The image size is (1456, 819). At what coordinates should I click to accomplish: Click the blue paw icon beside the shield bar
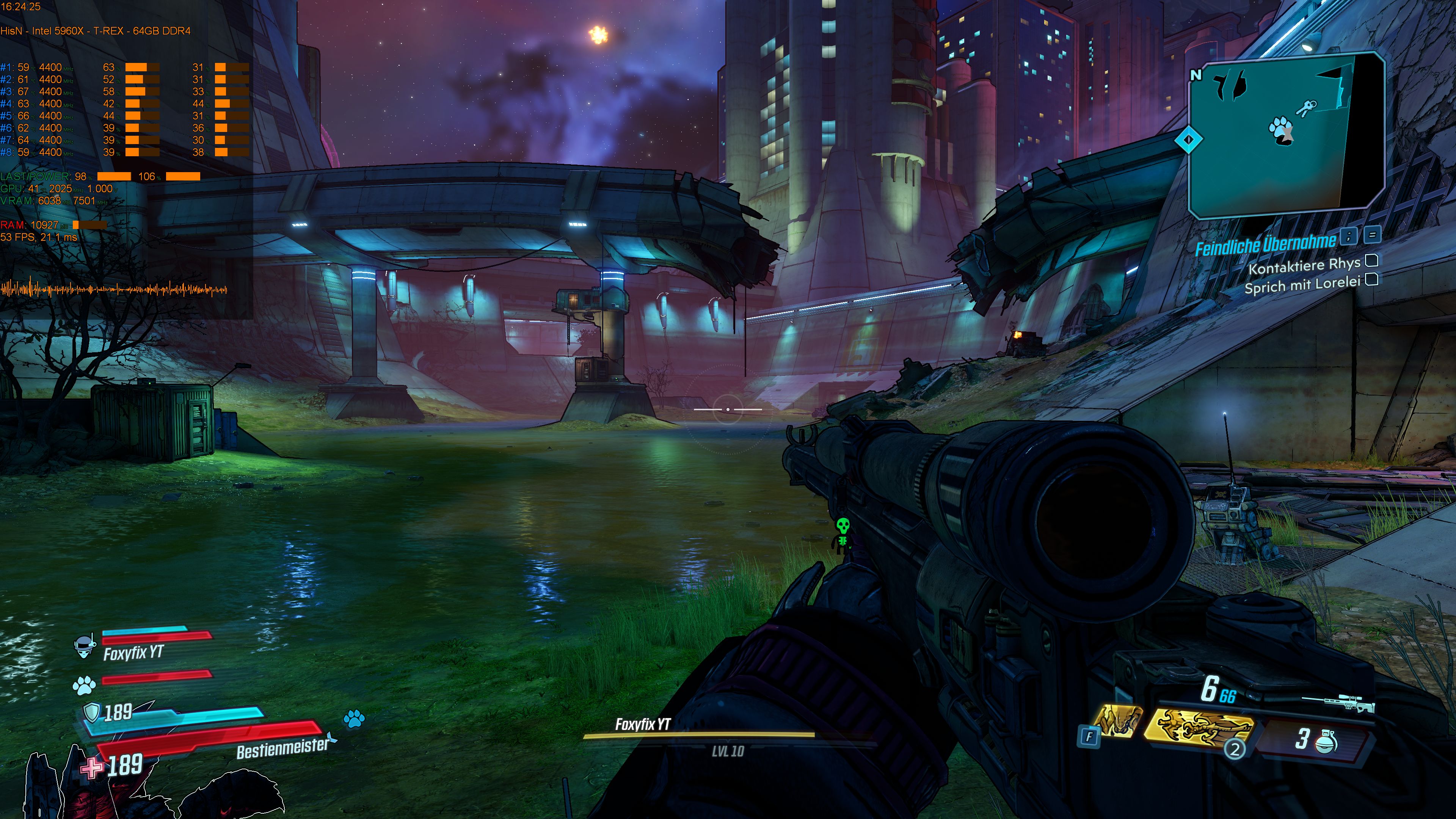pos(354,719)
